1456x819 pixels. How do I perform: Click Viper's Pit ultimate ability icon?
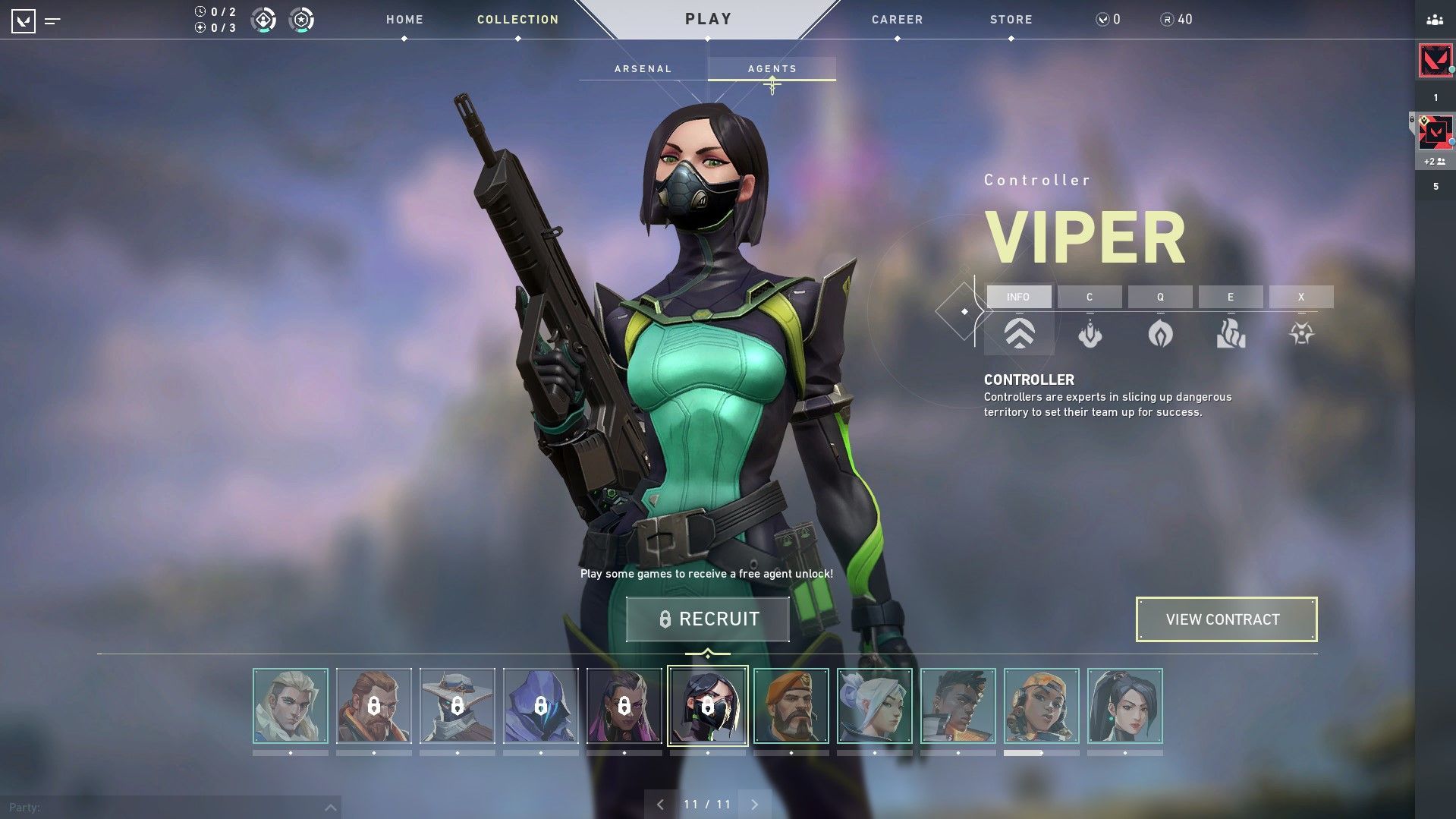tap(1300, 334)
